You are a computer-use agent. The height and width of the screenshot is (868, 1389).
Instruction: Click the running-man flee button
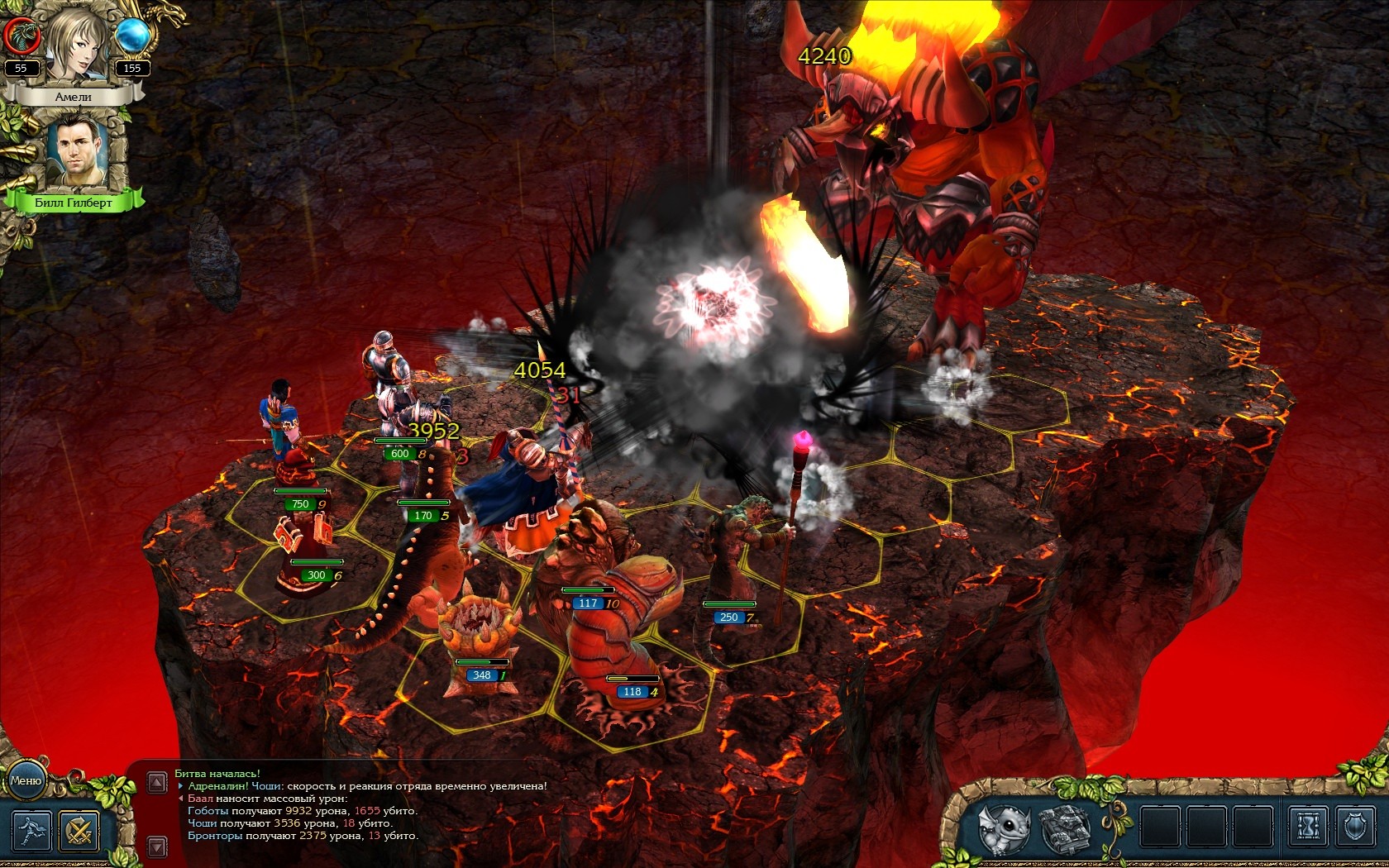(31, 830)
